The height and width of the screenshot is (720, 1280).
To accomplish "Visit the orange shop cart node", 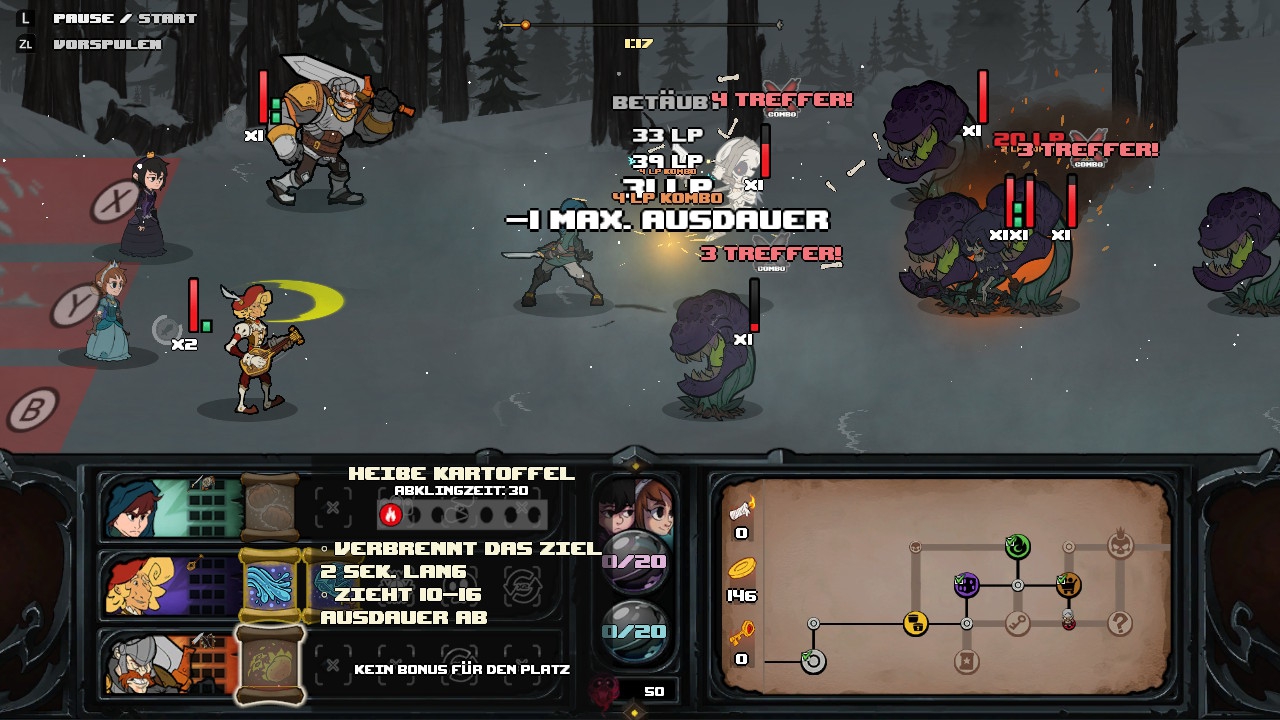I will (x=1069, y=585).
